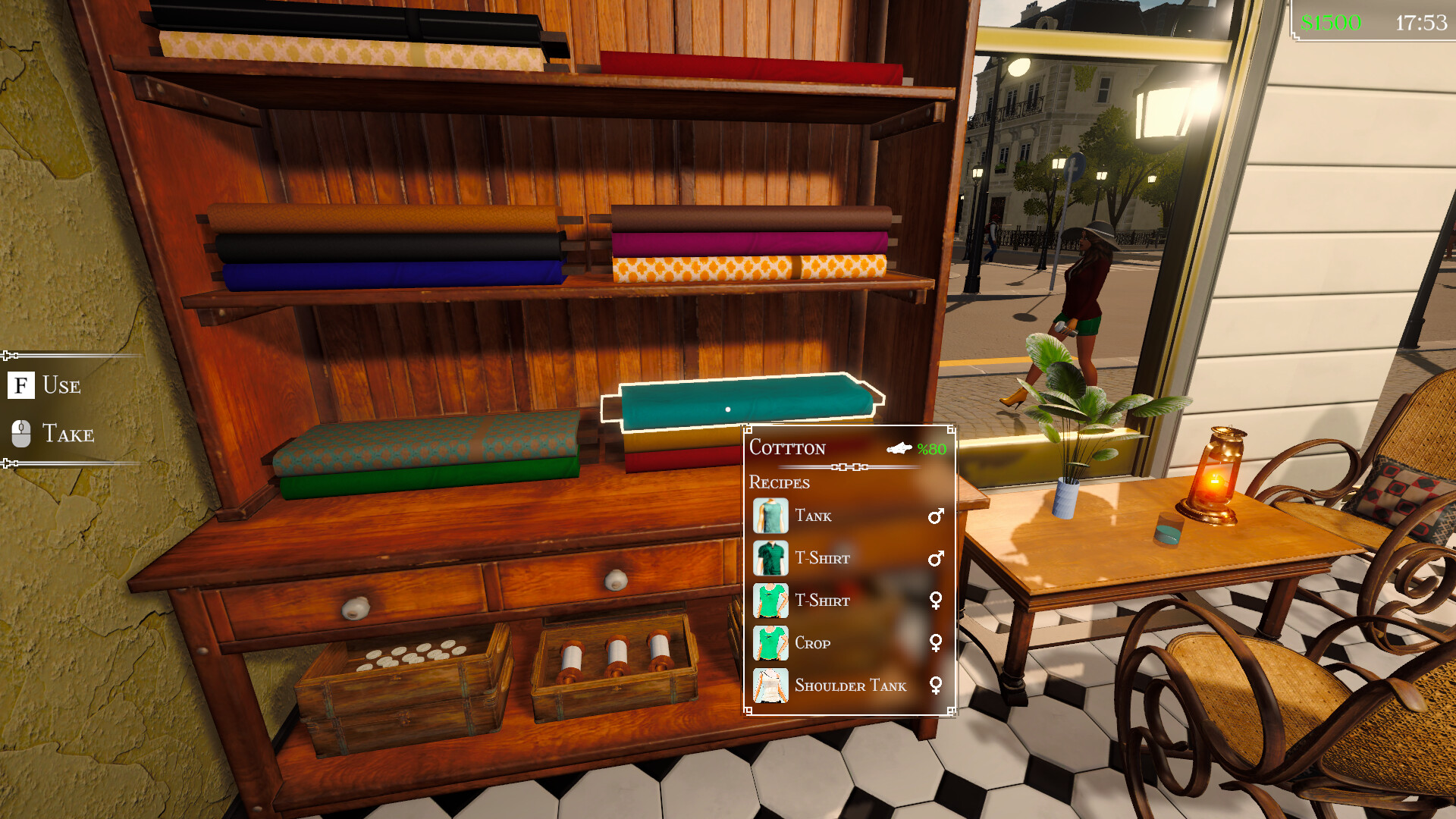Select the male Tank recipe icon
The height and width of the screenshot is (819, 1456).
point(770,516)
